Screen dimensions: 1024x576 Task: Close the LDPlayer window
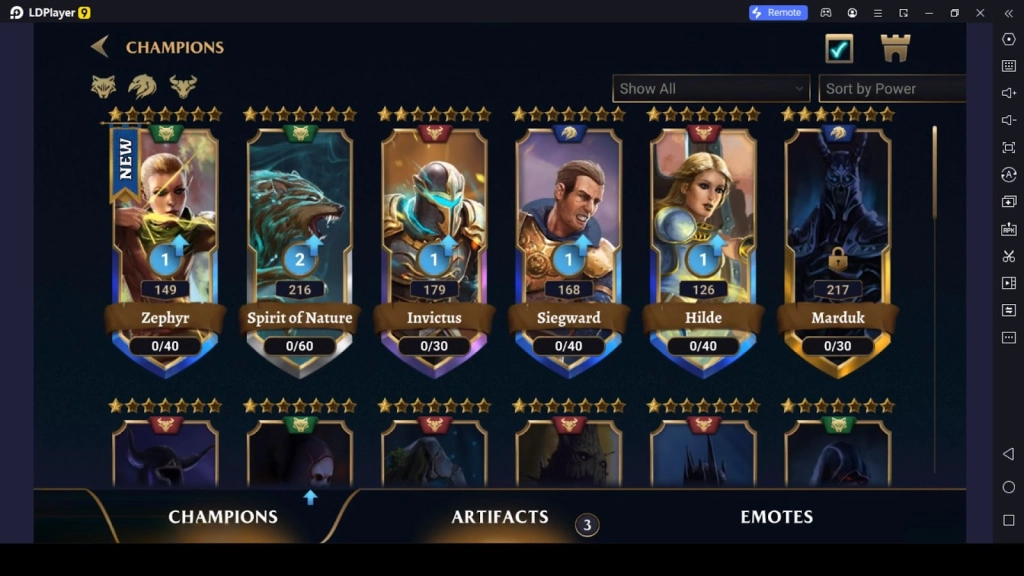click(x=981, y=13)
